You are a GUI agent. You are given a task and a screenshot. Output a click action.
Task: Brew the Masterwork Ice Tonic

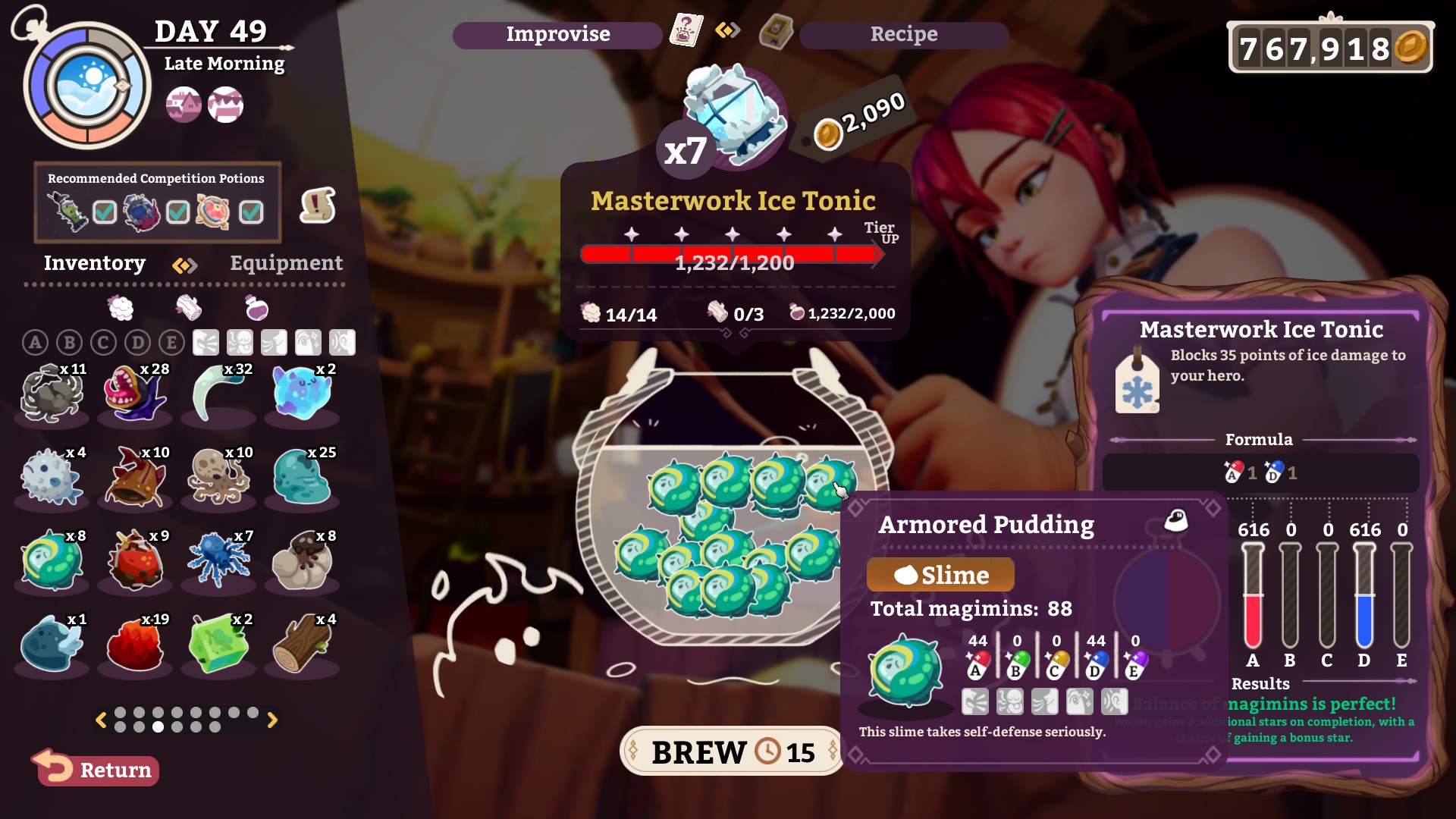[731, 752]
